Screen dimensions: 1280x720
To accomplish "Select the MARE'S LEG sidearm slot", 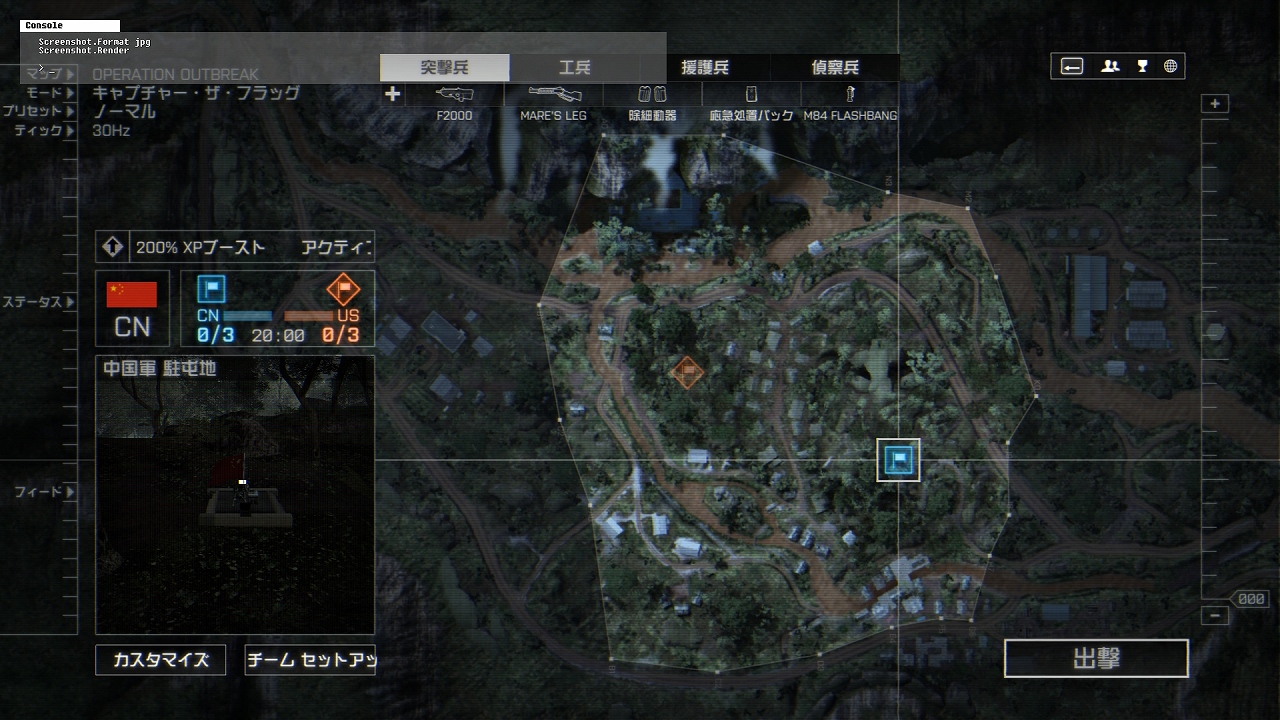I will pyautogui.click(x=554, y=102).
